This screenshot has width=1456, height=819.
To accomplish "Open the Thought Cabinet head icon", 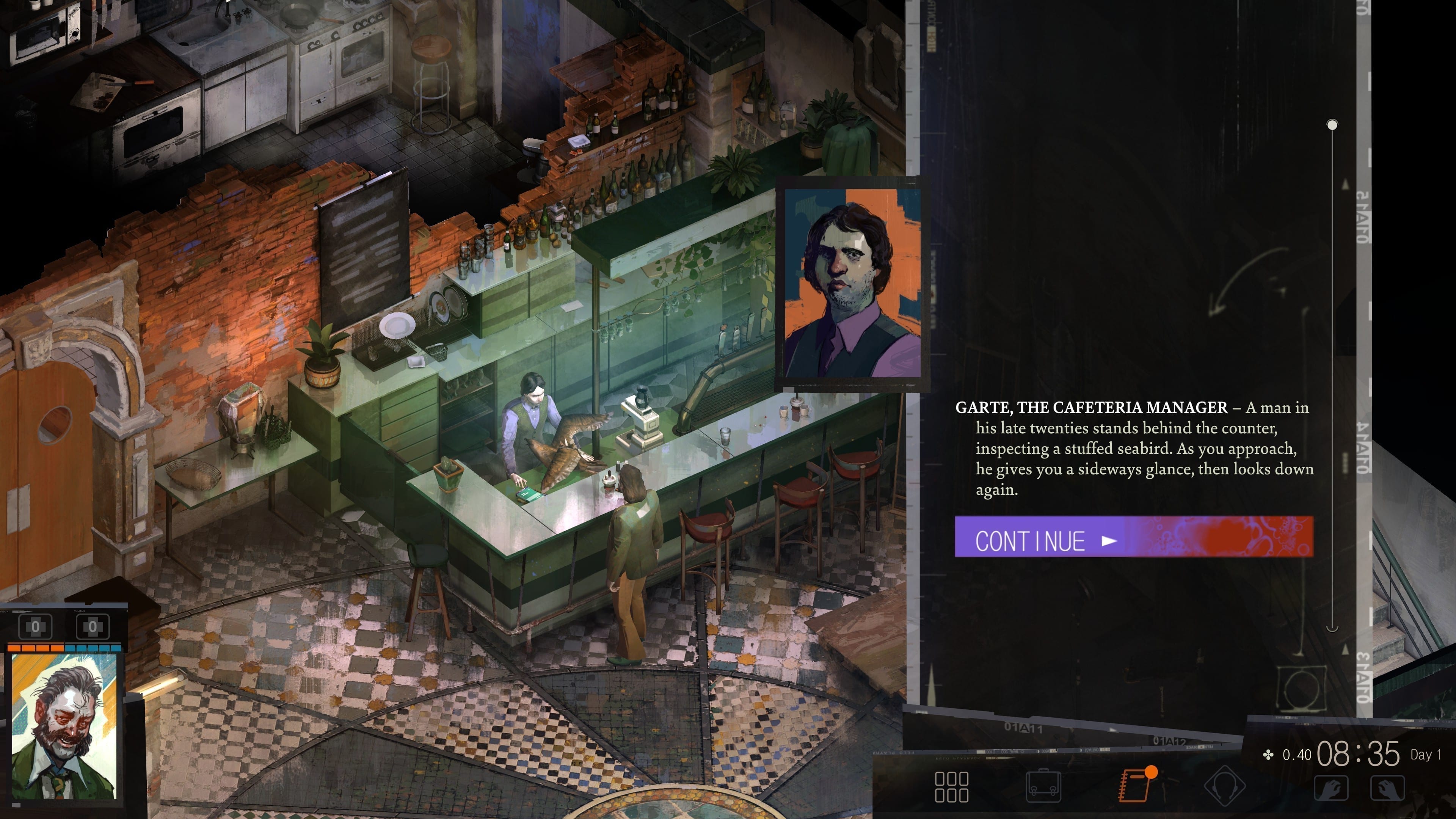I will point(1224,786).
